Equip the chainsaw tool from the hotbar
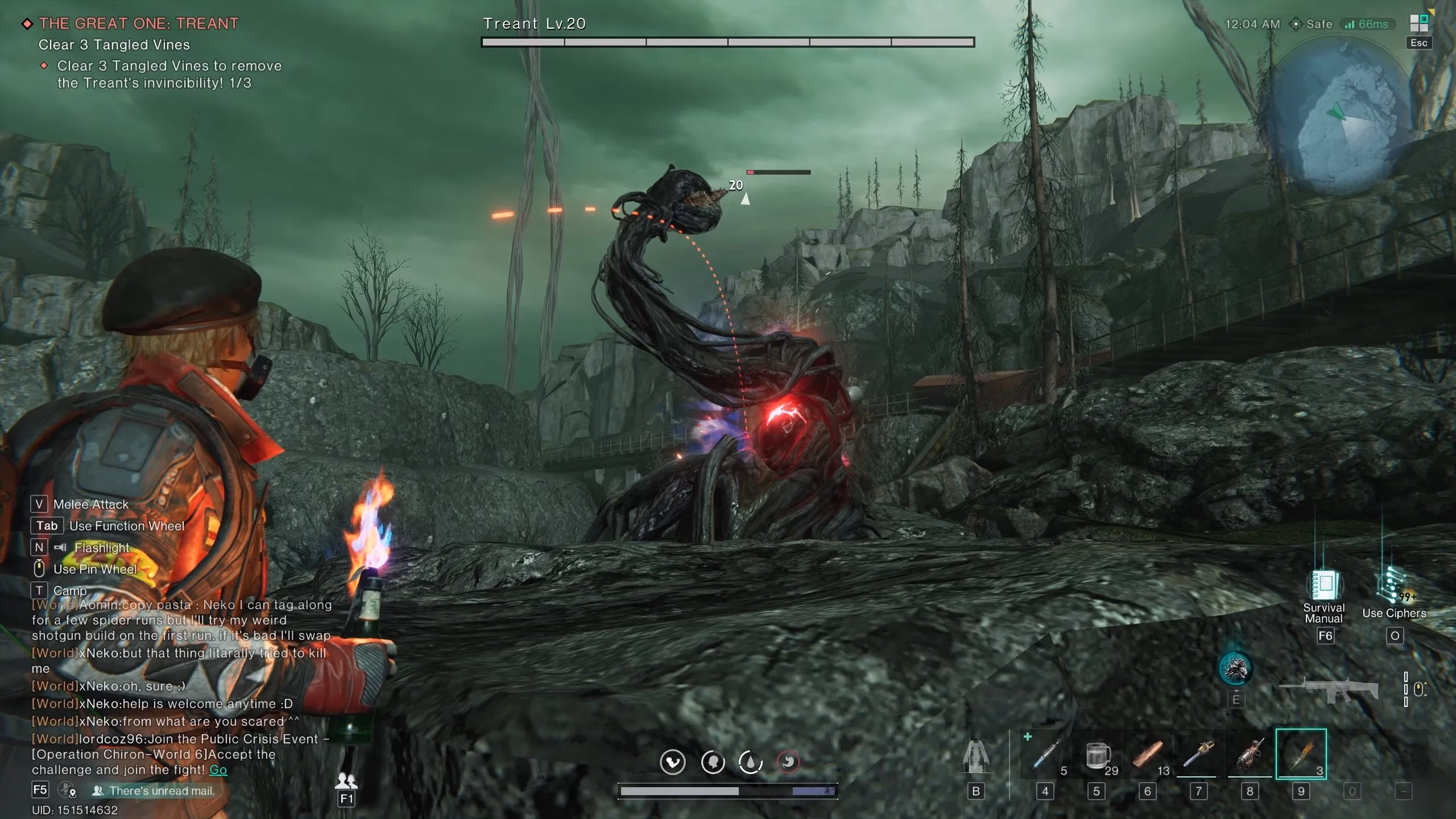Viewport: 1456px width, 819px height. click(1198, 755)
